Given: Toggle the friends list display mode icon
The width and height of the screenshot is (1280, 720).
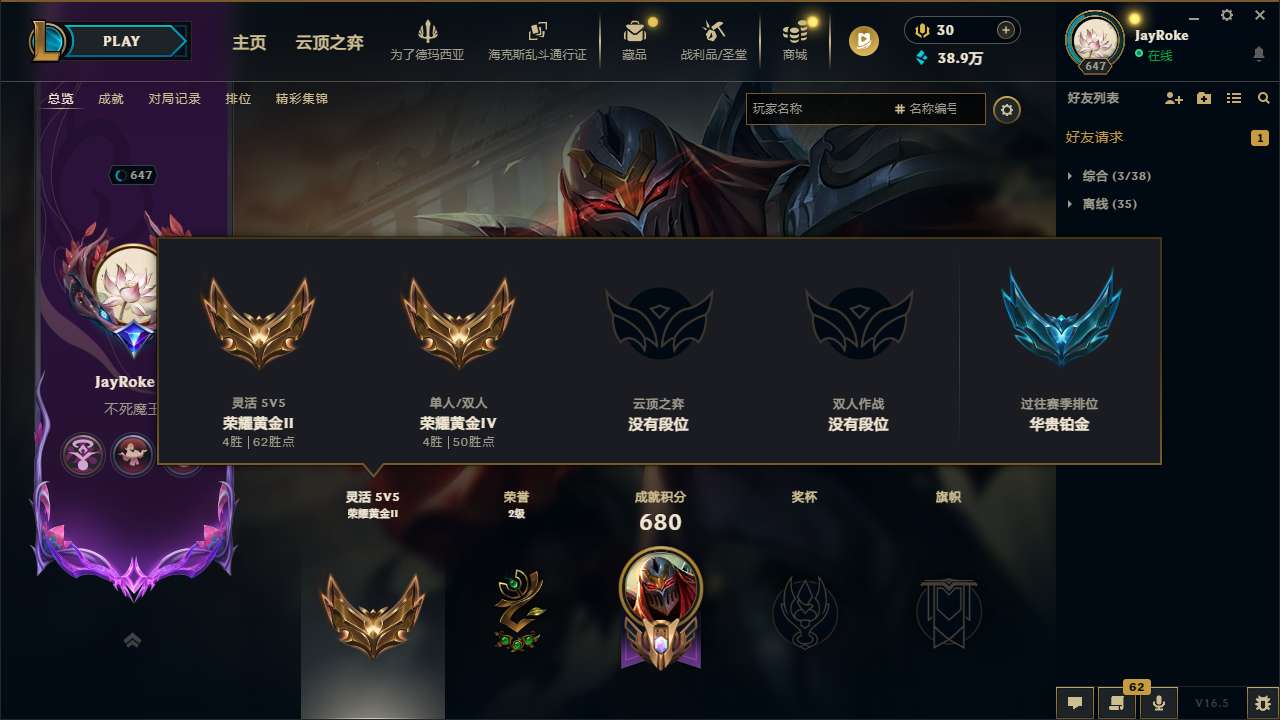Looking at the screenshot, I should tap(1235, 98).
